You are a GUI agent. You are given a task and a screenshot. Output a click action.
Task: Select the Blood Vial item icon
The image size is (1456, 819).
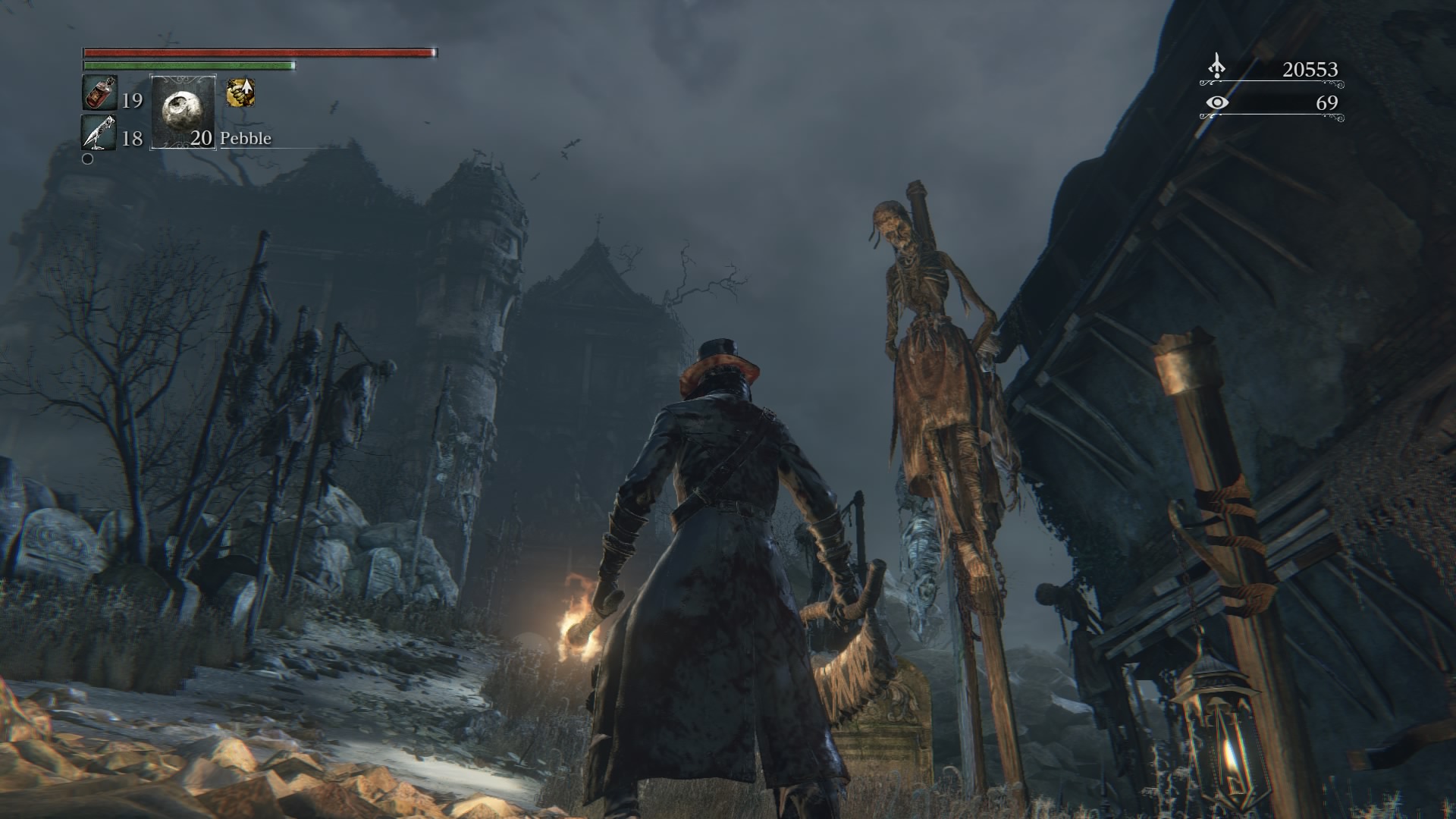coord(99,94)
